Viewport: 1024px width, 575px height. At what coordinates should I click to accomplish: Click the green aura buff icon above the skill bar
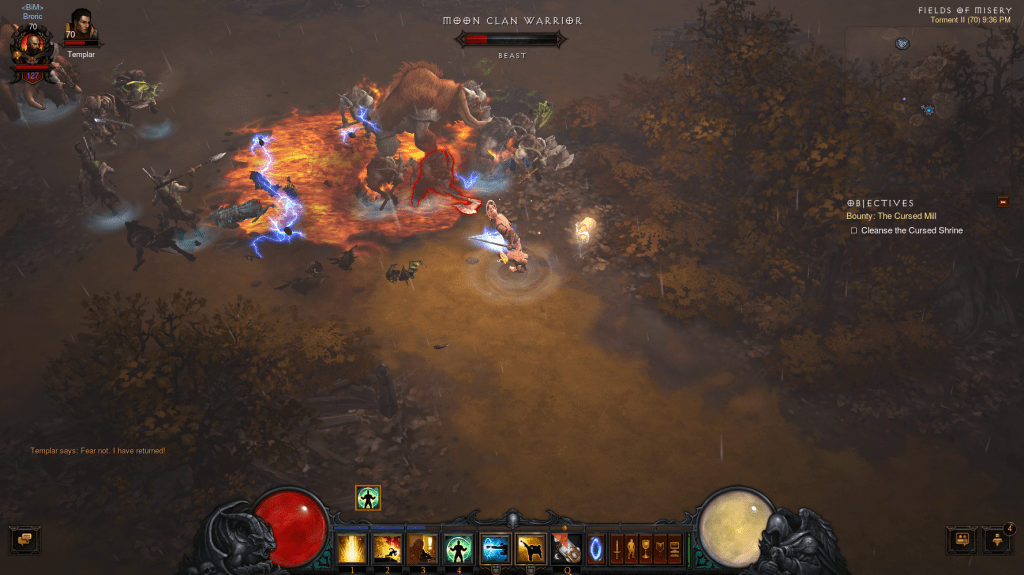click(368, 497)
